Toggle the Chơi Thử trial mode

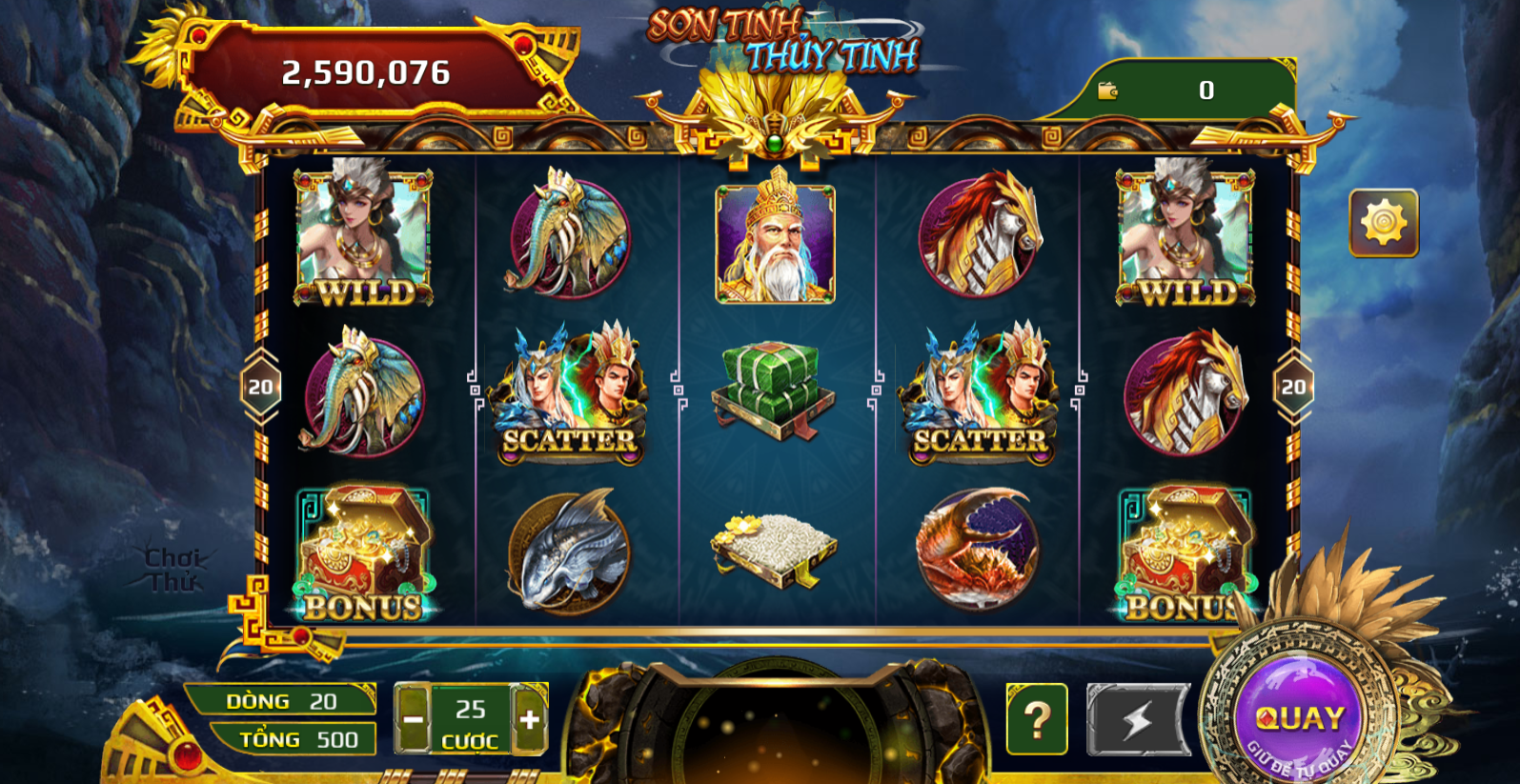[x=172, y=569]
